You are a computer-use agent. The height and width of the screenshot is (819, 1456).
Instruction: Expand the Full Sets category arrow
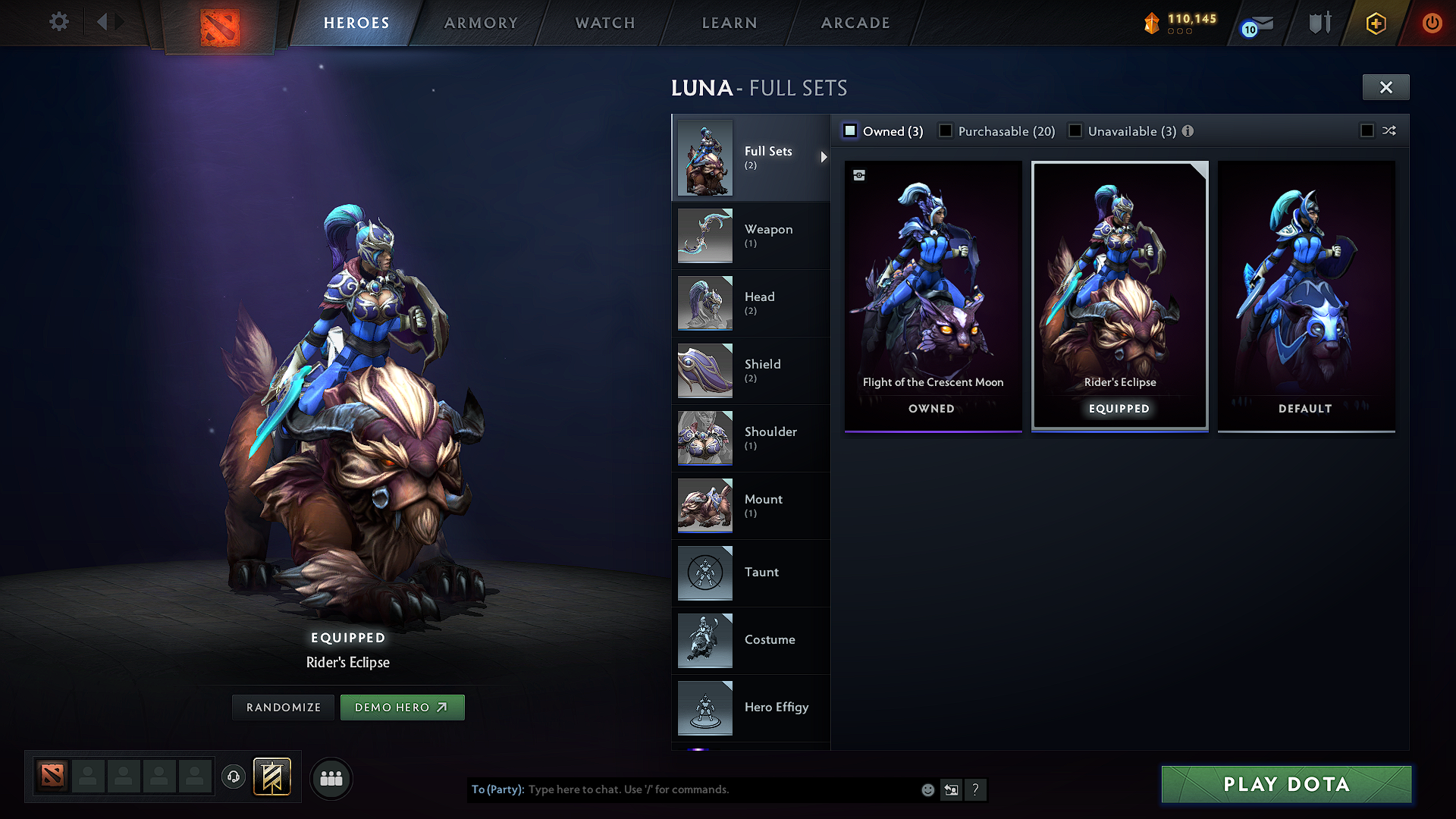(x=824, y=158)
